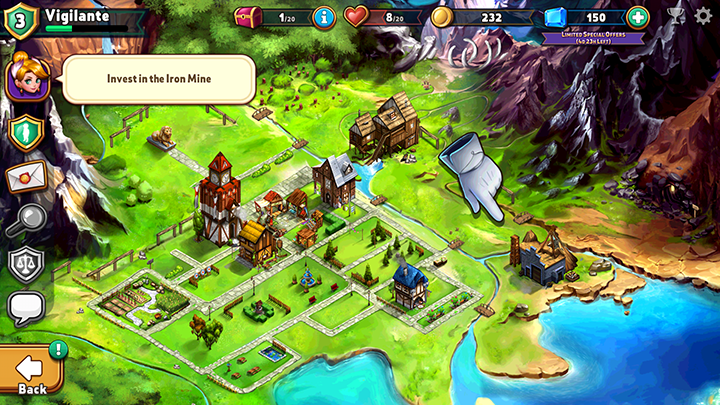Tap the blue gem currency icon

[x=556, y=17]
